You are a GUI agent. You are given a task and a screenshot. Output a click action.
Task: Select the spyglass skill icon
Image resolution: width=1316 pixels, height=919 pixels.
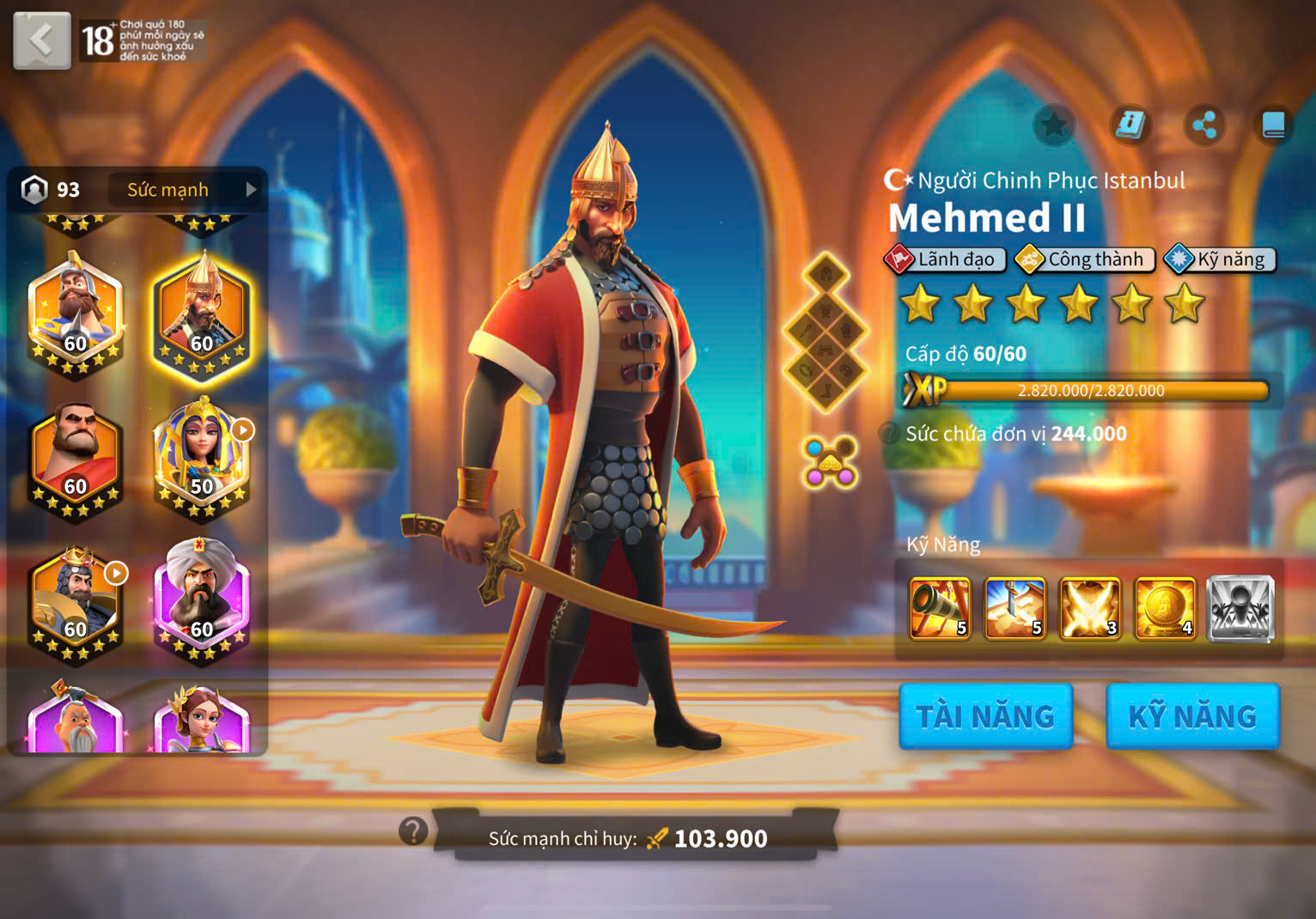coord(940,609)
